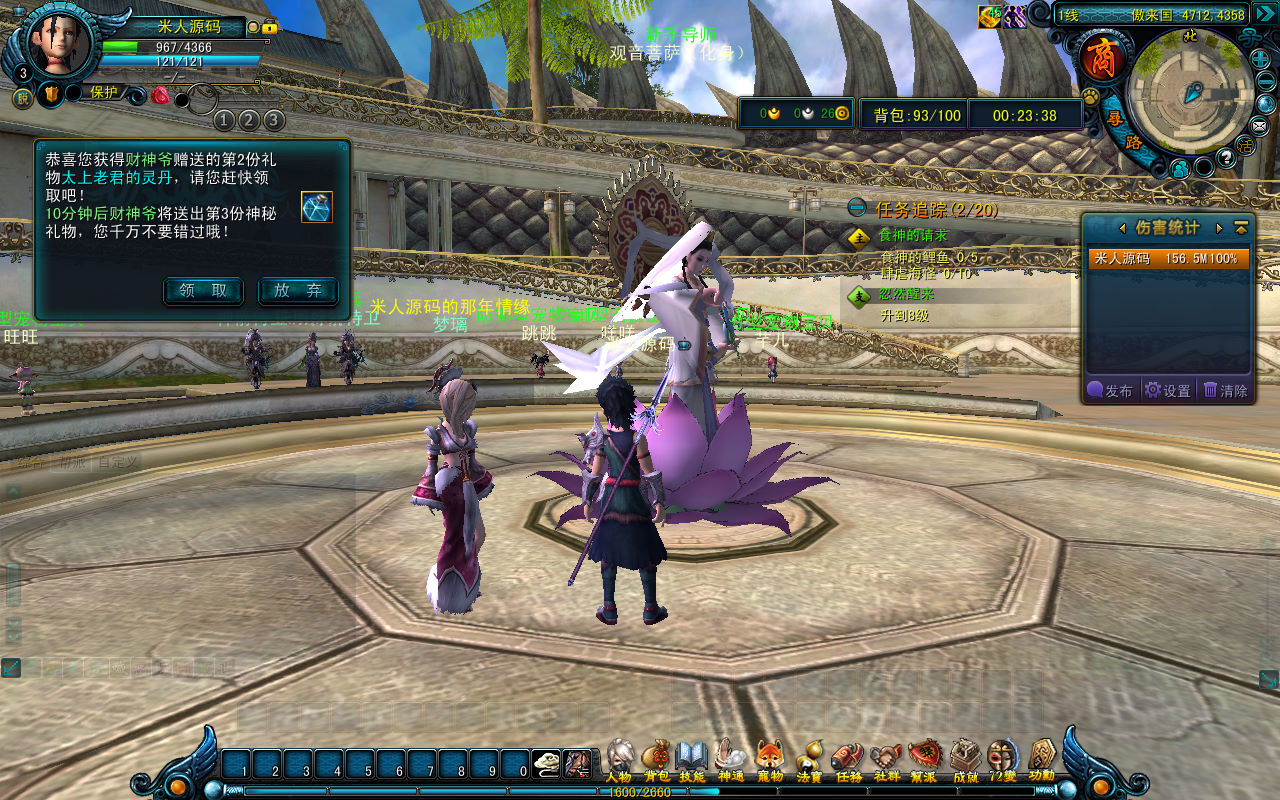
Task: Publish damage statistics with the 发布 button
Action: [x=1110, y=391]
